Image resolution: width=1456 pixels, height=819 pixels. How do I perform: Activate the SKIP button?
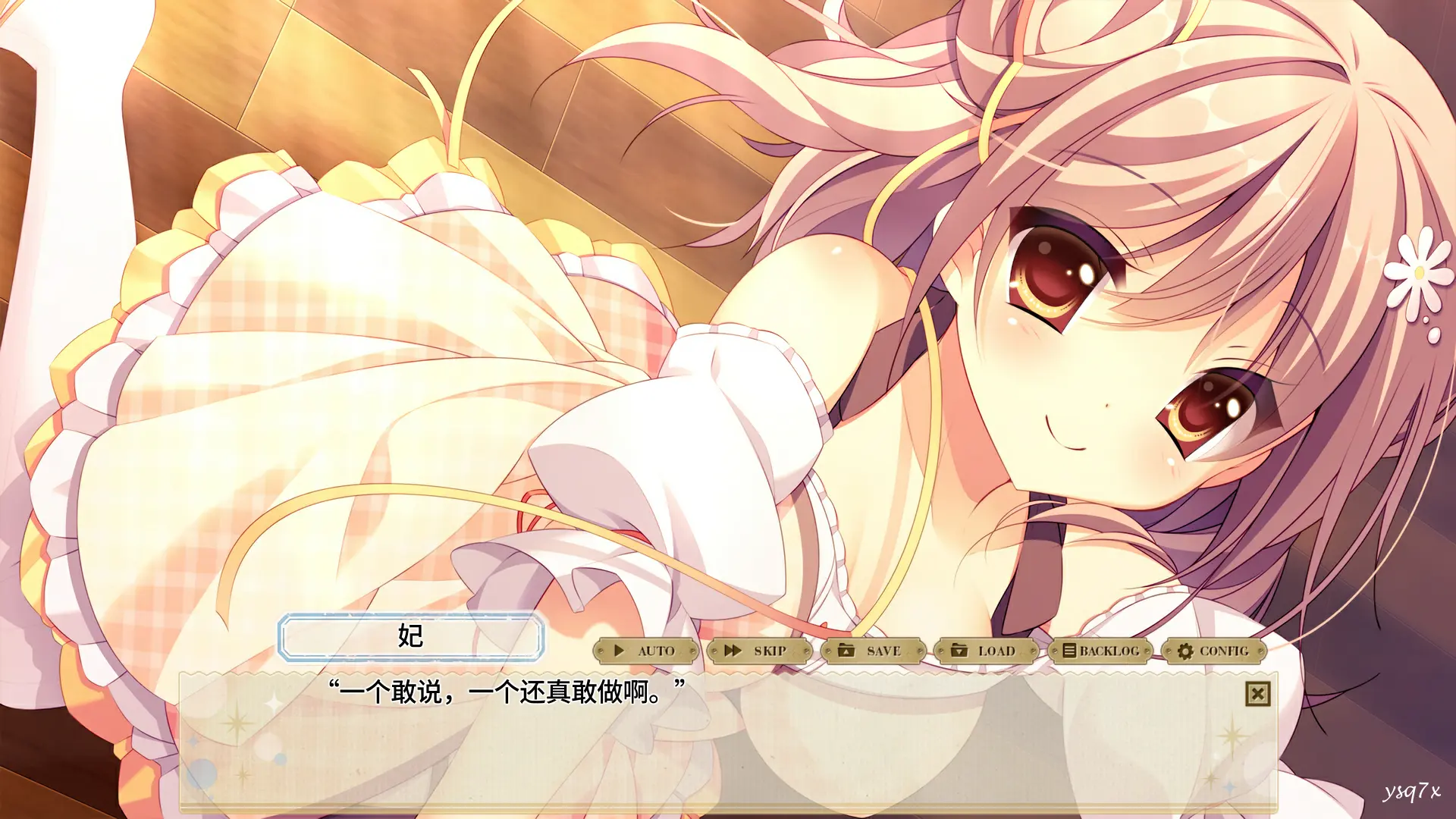(759, 651)
